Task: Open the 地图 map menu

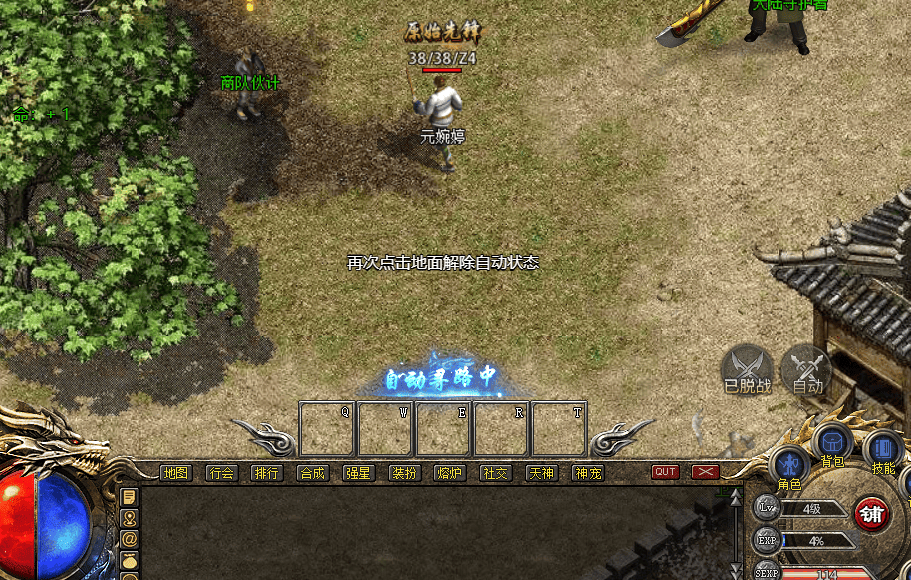Action: (175, 473)
